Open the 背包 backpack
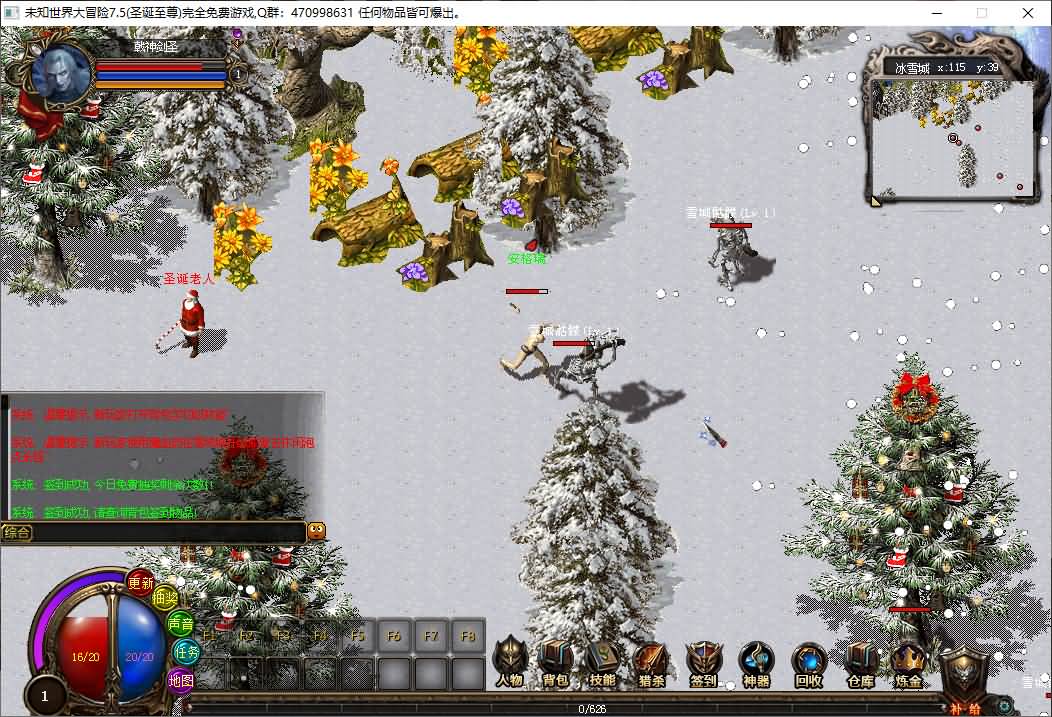 click(555, 662)
